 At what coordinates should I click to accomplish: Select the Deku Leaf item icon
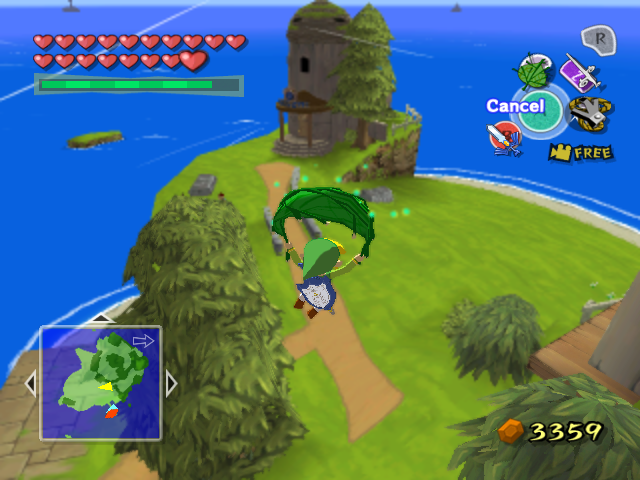(531, 73)
